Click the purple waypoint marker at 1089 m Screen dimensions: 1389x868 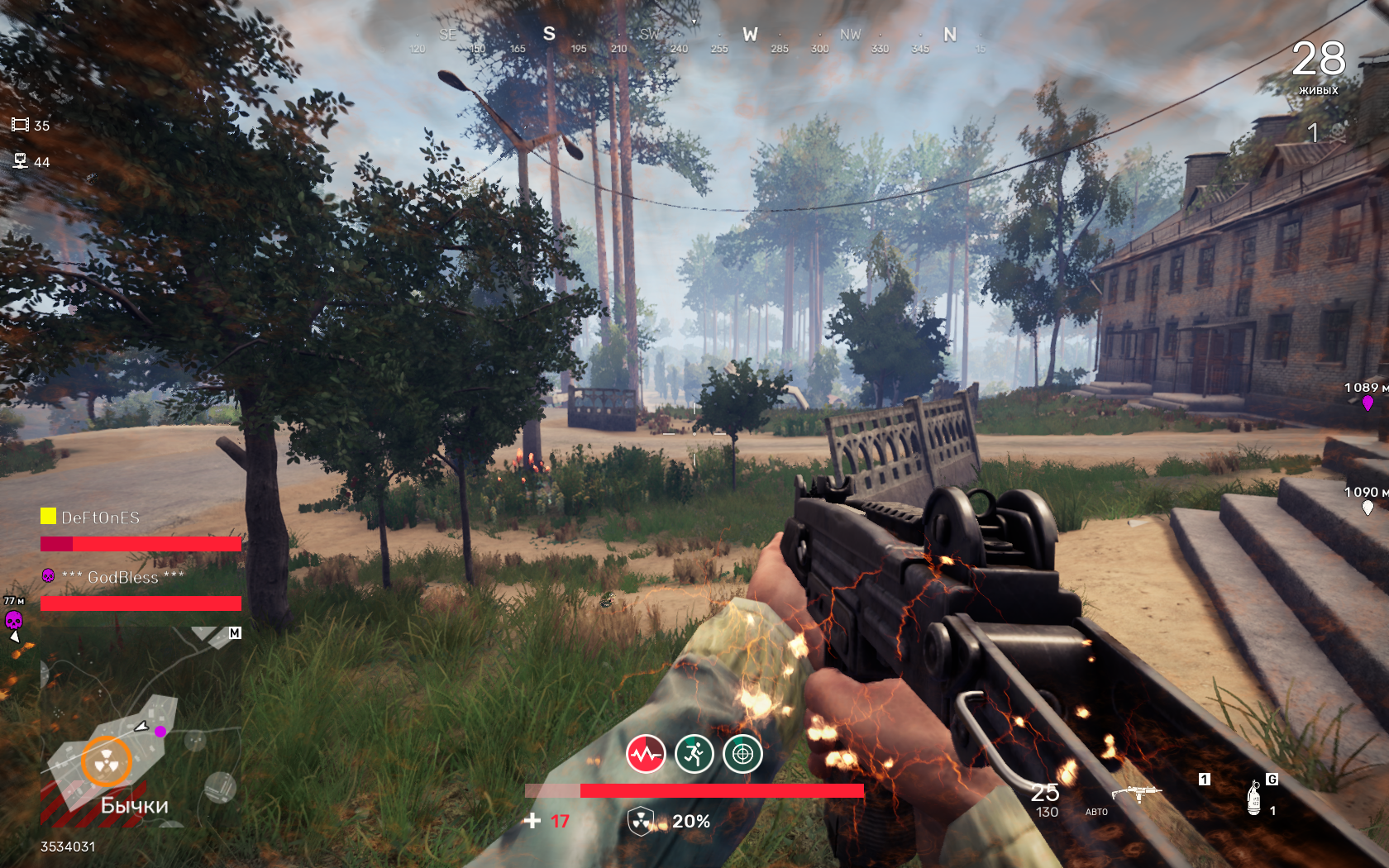click(x=1368, y=403)
